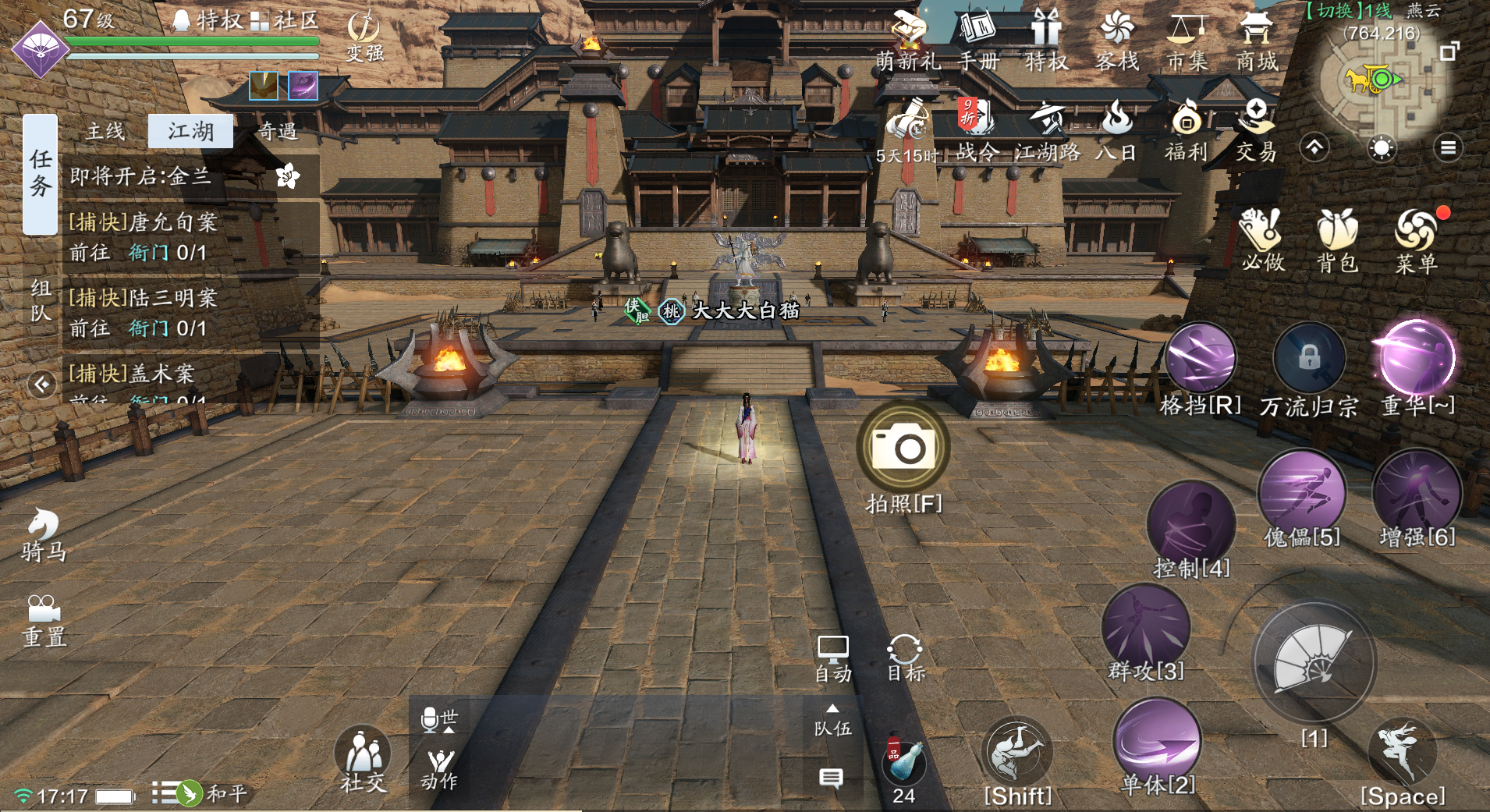Open the circular minimap
1490x812 pixels.
pos(1381,80)
